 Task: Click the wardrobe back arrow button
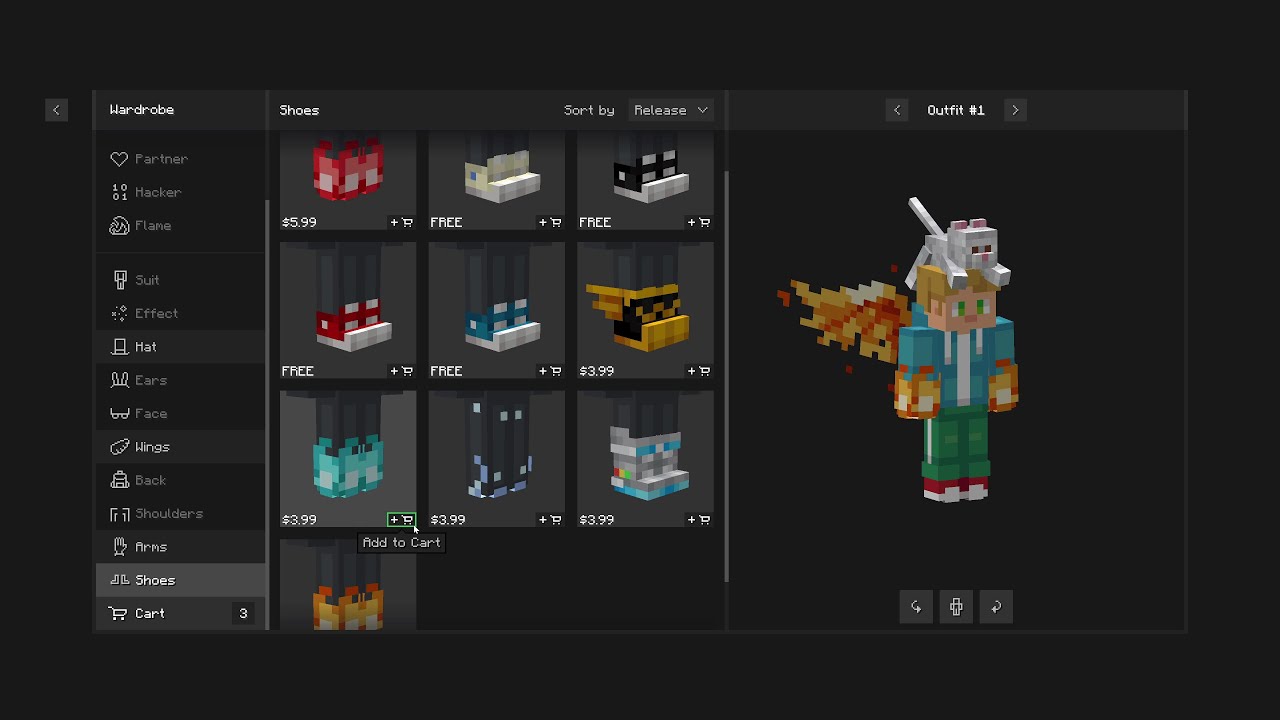point(57,110)
